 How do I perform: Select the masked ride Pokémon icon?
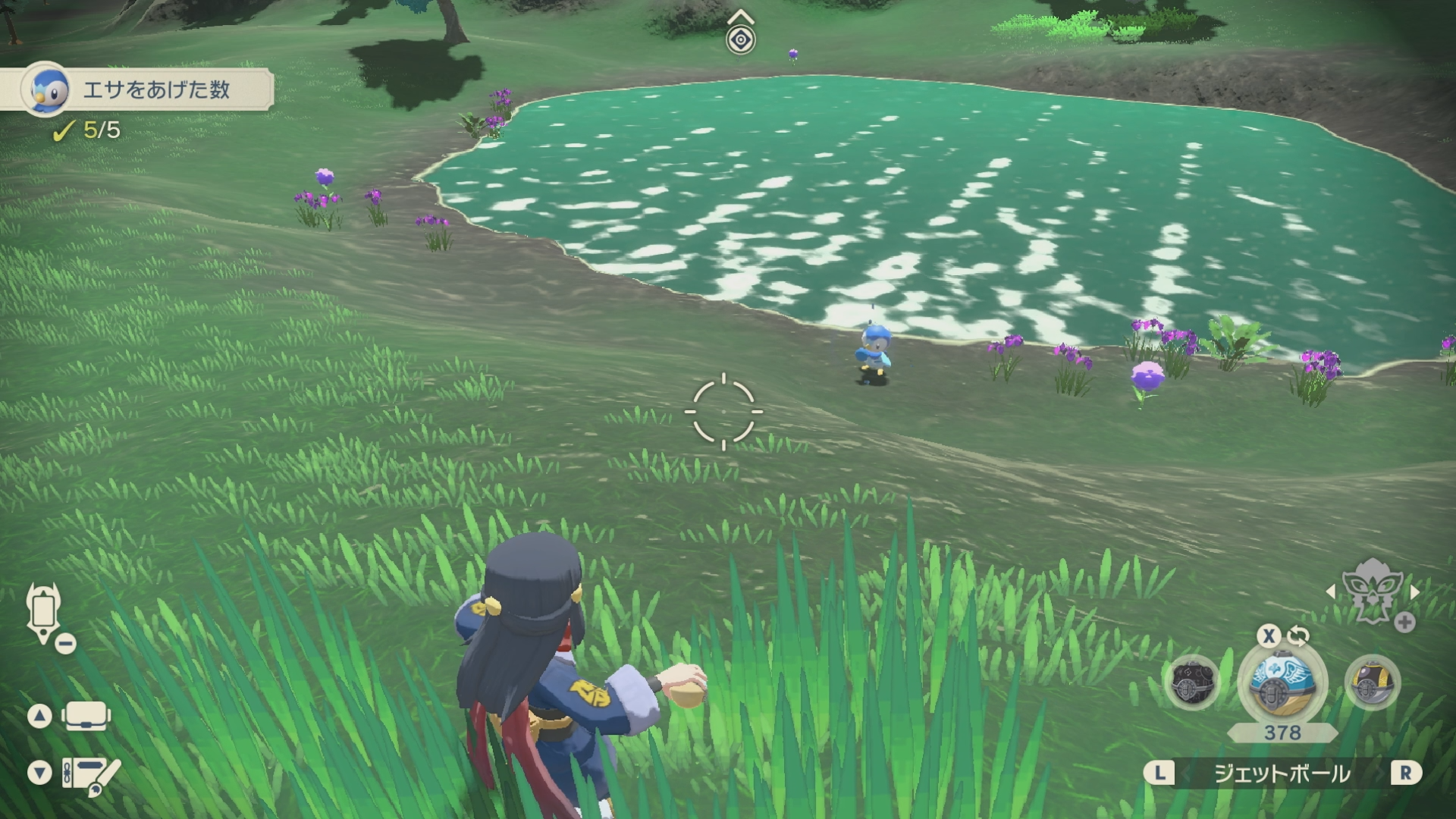[x=1372, y=590]
